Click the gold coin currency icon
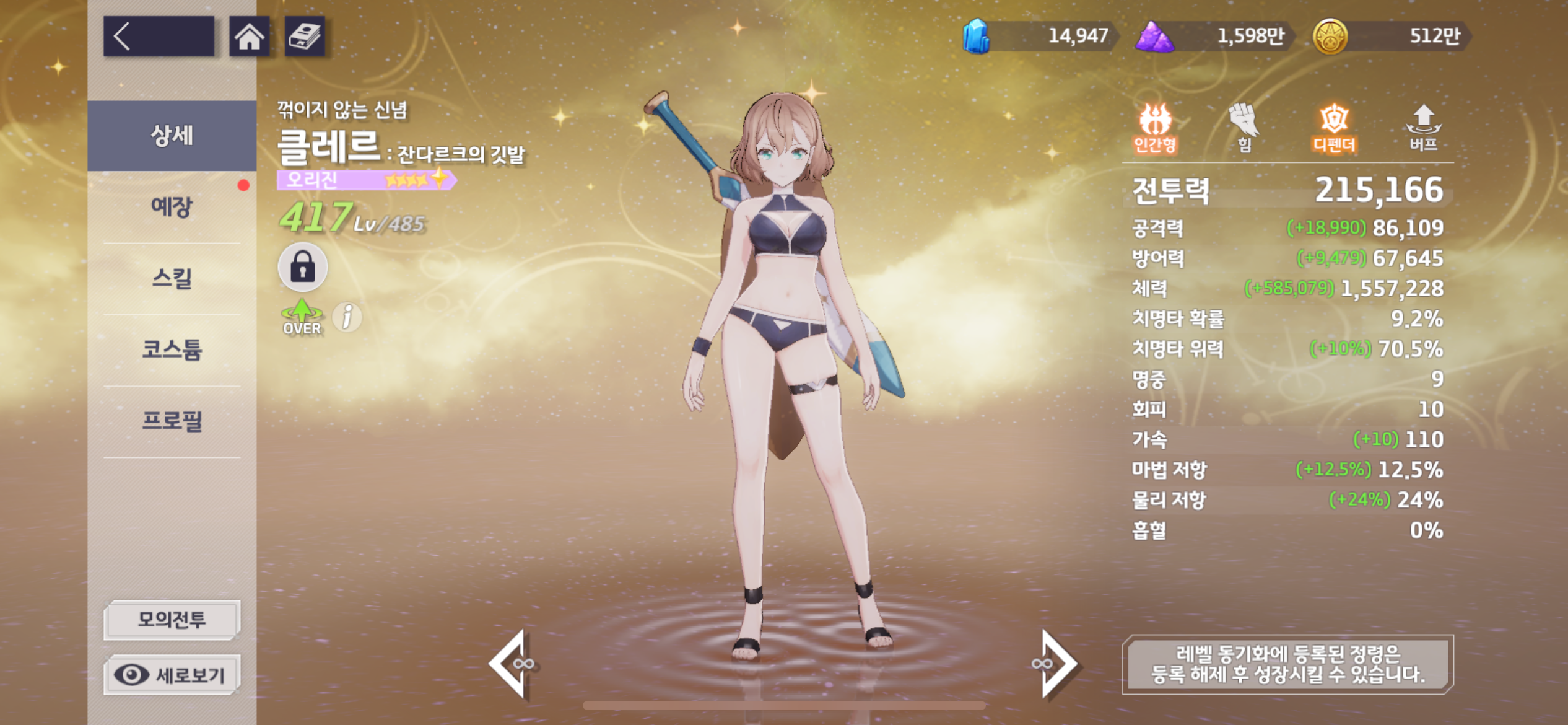The image size is (1568, 725). coord(1330,36)
